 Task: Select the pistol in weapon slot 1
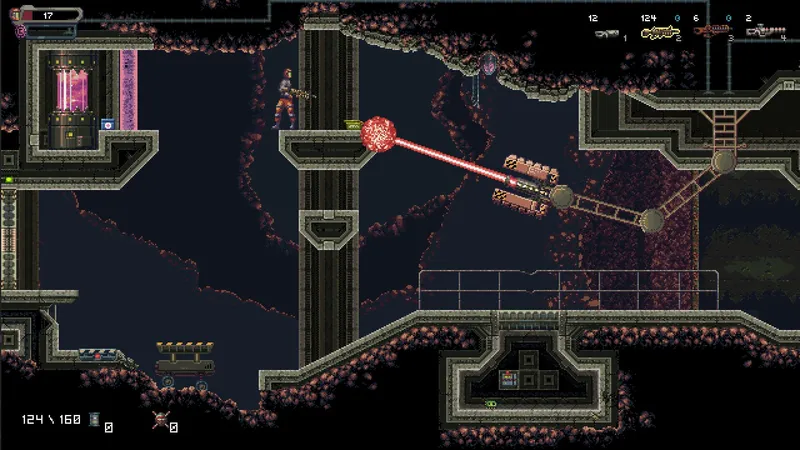coord(606,33)
